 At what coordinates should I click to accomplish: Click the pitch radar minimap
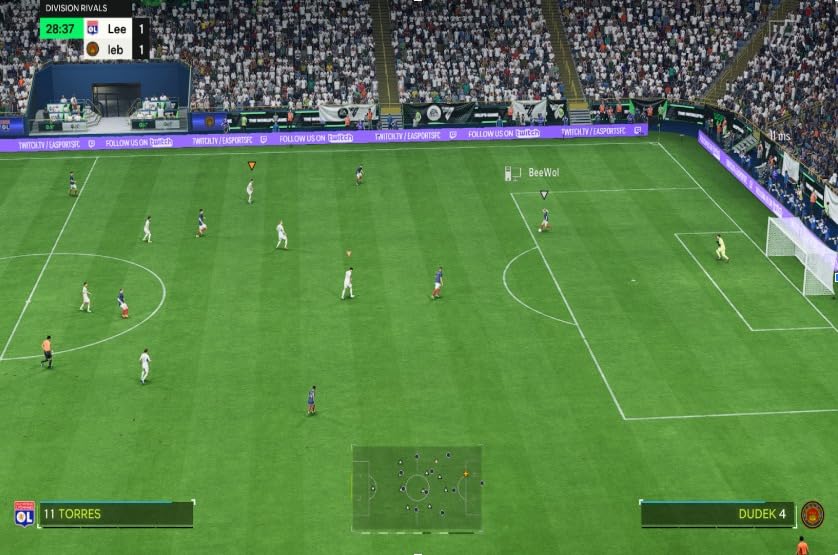(x=417, y=488)
